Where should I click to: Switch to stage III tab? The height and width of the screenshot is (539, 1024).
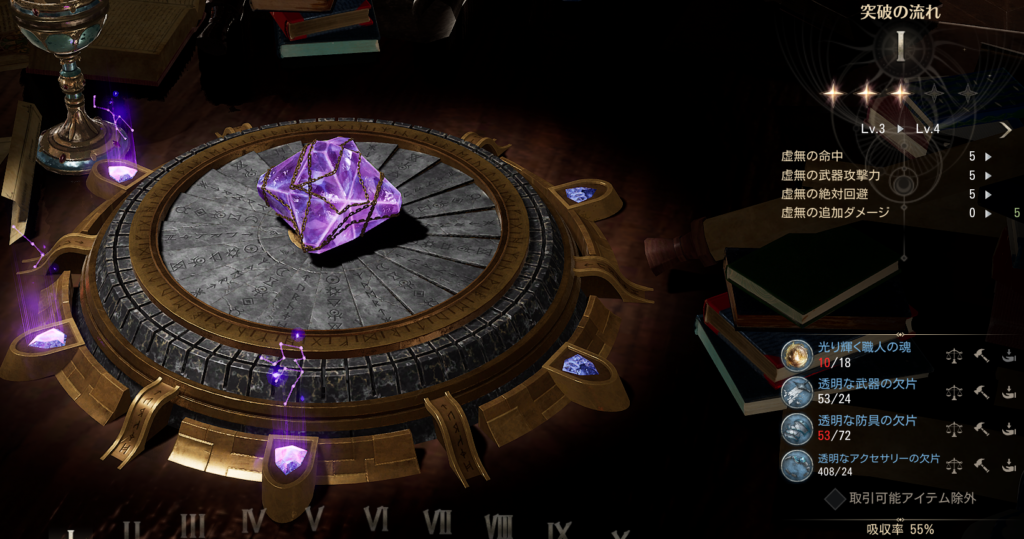click(193, 526)
